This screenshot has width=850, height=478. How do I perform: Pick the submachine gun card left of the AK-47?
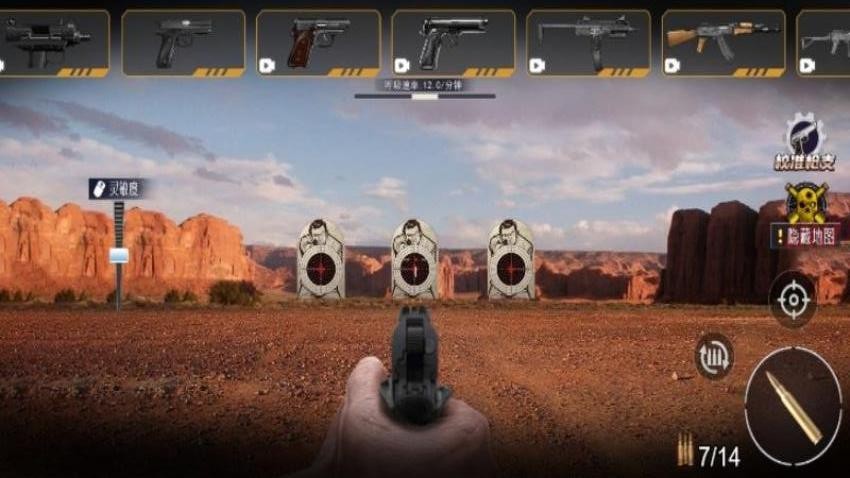click(x=588, y=42)
